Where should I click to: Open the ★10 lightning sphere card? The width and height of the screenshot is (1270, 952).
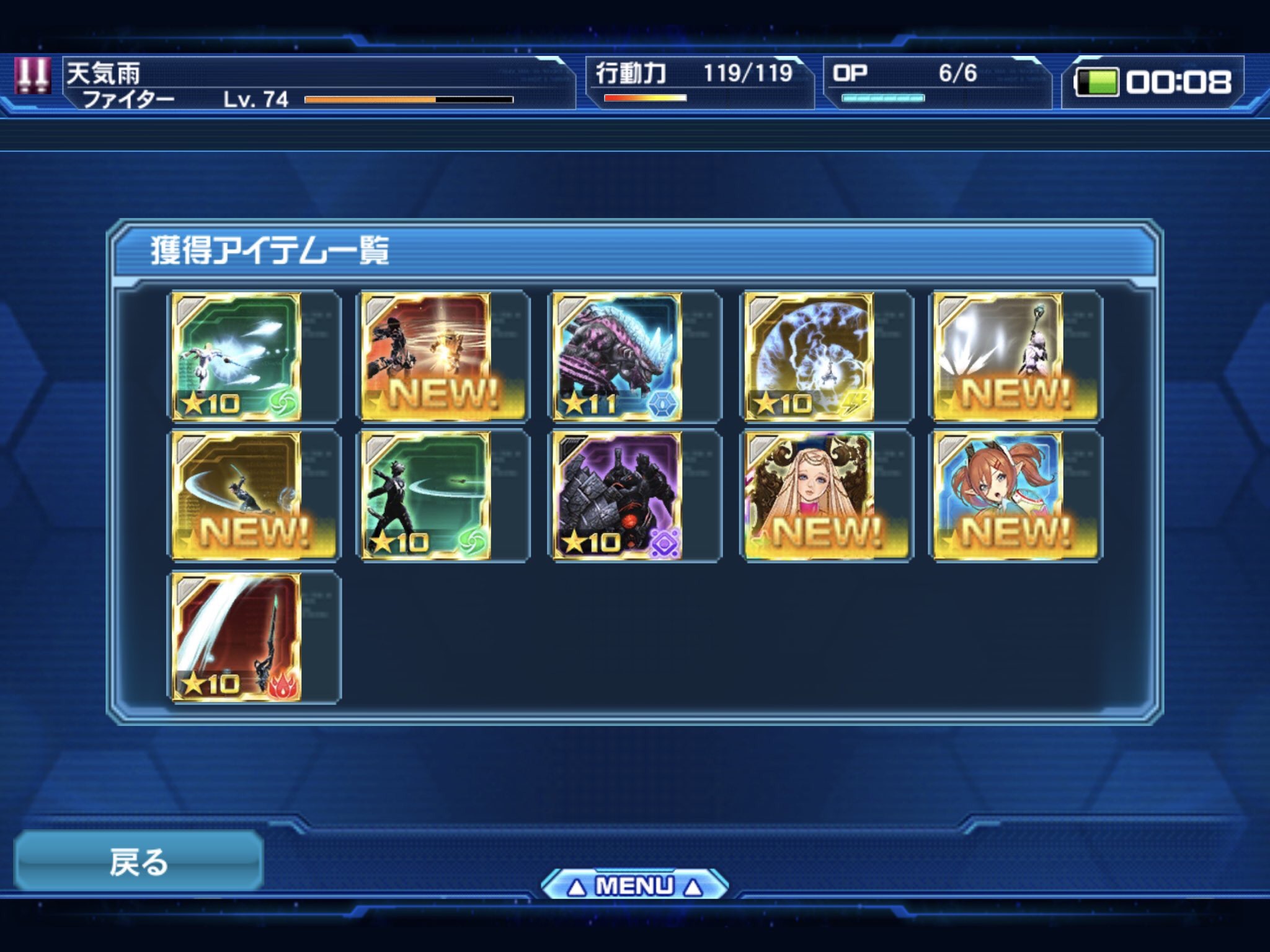[x=809, y=357]
